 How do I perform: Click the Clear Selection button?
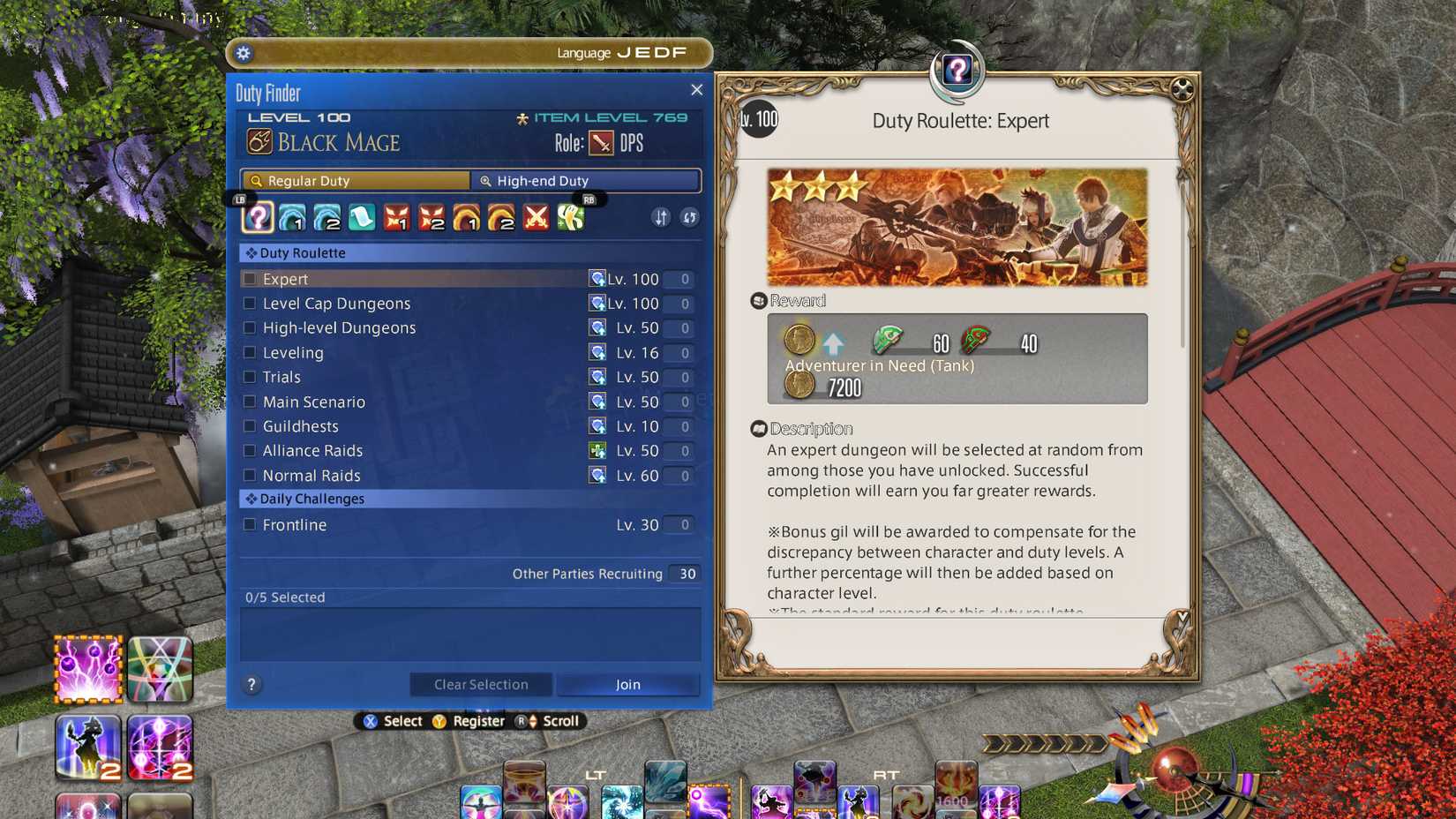[480, 684]
